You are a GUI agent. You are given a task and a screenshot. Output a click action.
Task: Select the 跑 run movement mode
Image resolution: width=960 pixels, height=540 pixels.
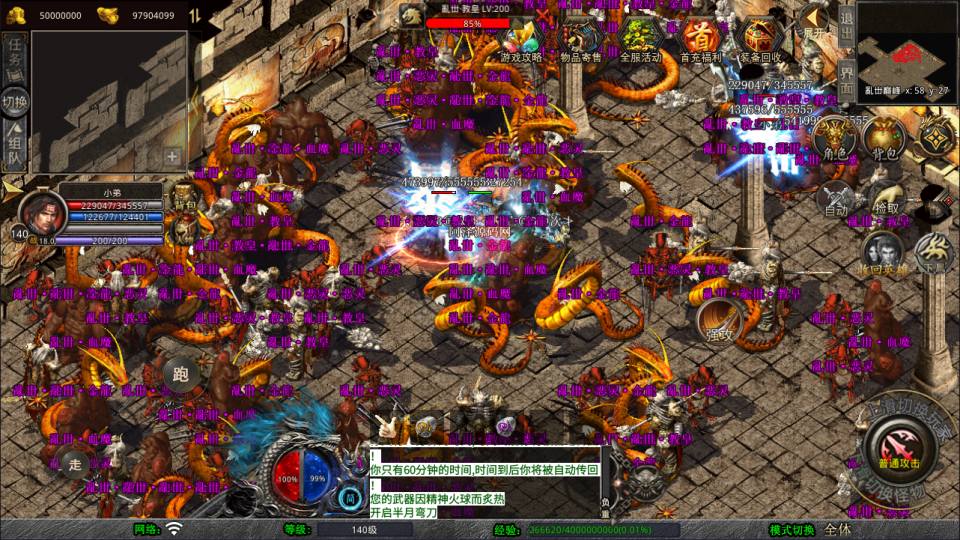pyautogui.click(x=181, y=376)
